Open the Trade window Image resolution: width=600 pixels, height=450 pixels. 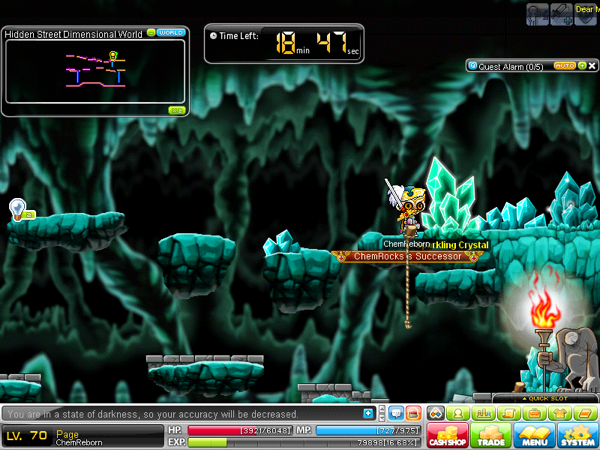pyautogui.click(x=490, y=437)
